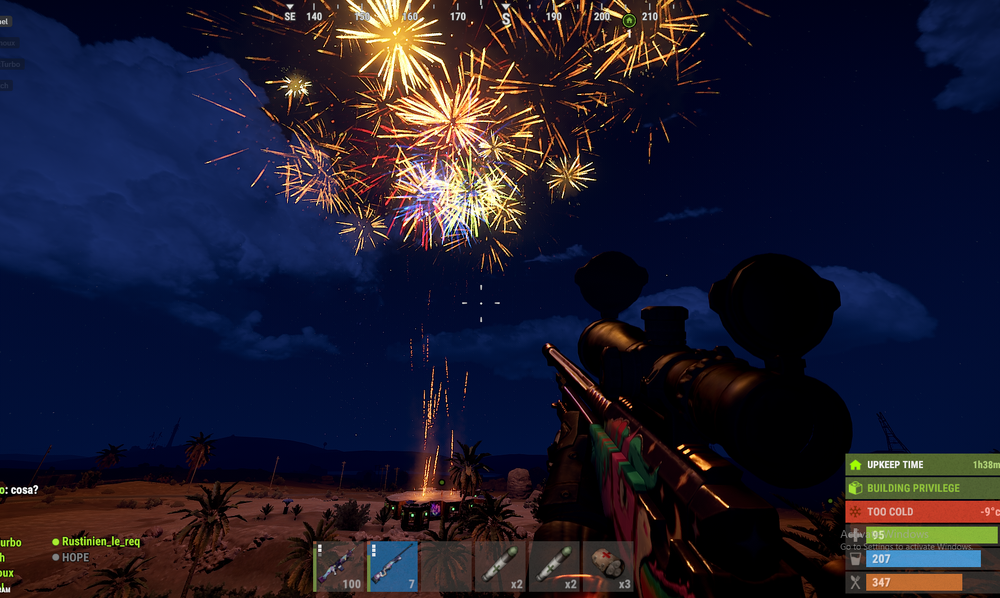Screen dimensions: 1000x598
Task: Click teammate Rustinien_le_req in the team list
Action: point(100,541)
